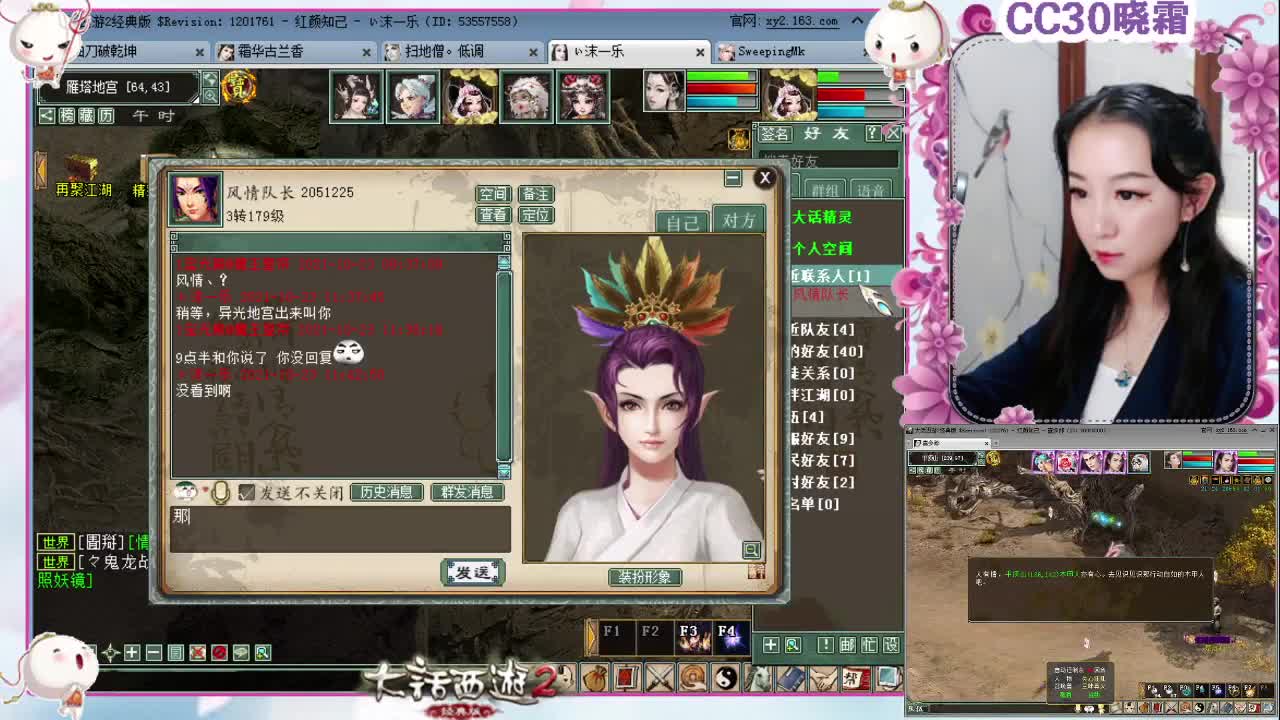Select the 对方 tab in the profile window

(x=738, y=220)
